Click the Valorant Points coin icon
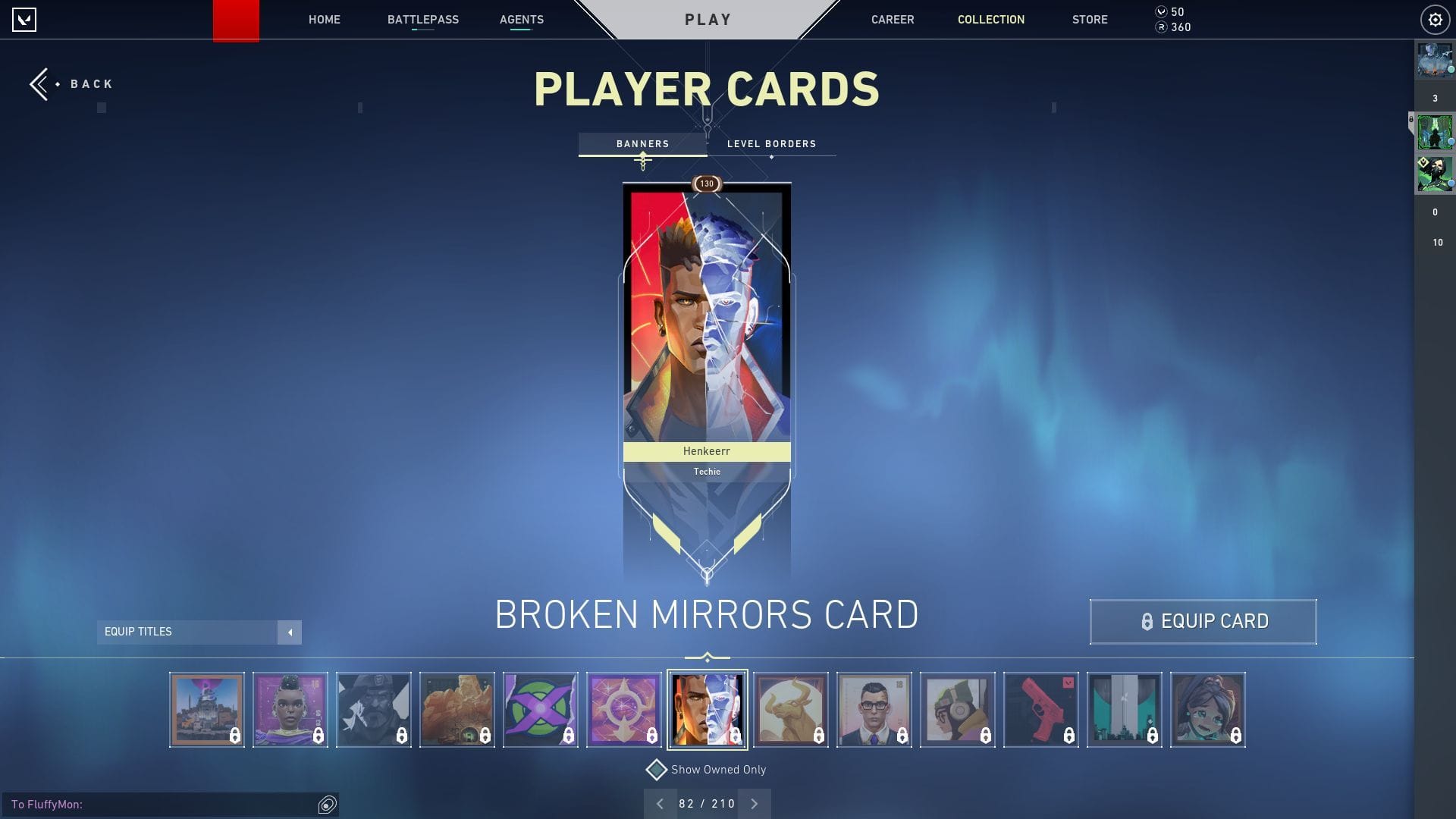This screenshot has height=819, width=1456. [1160, 11]
